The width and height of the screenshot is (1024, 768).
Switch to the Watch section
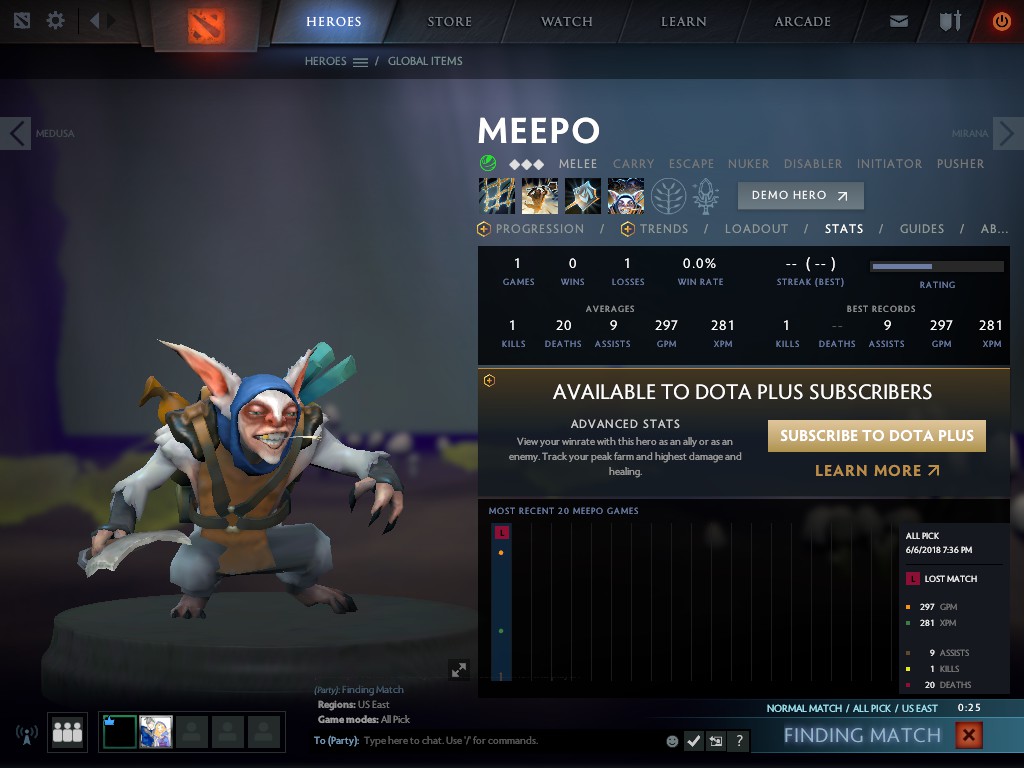[x=566, y=21]
